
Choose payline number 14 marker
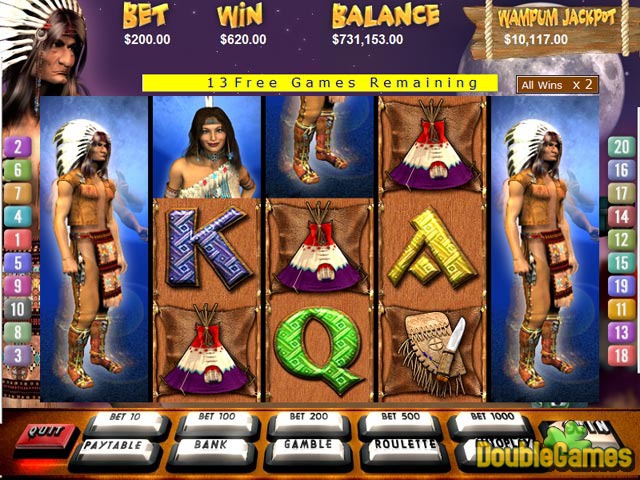pos(622,216)
